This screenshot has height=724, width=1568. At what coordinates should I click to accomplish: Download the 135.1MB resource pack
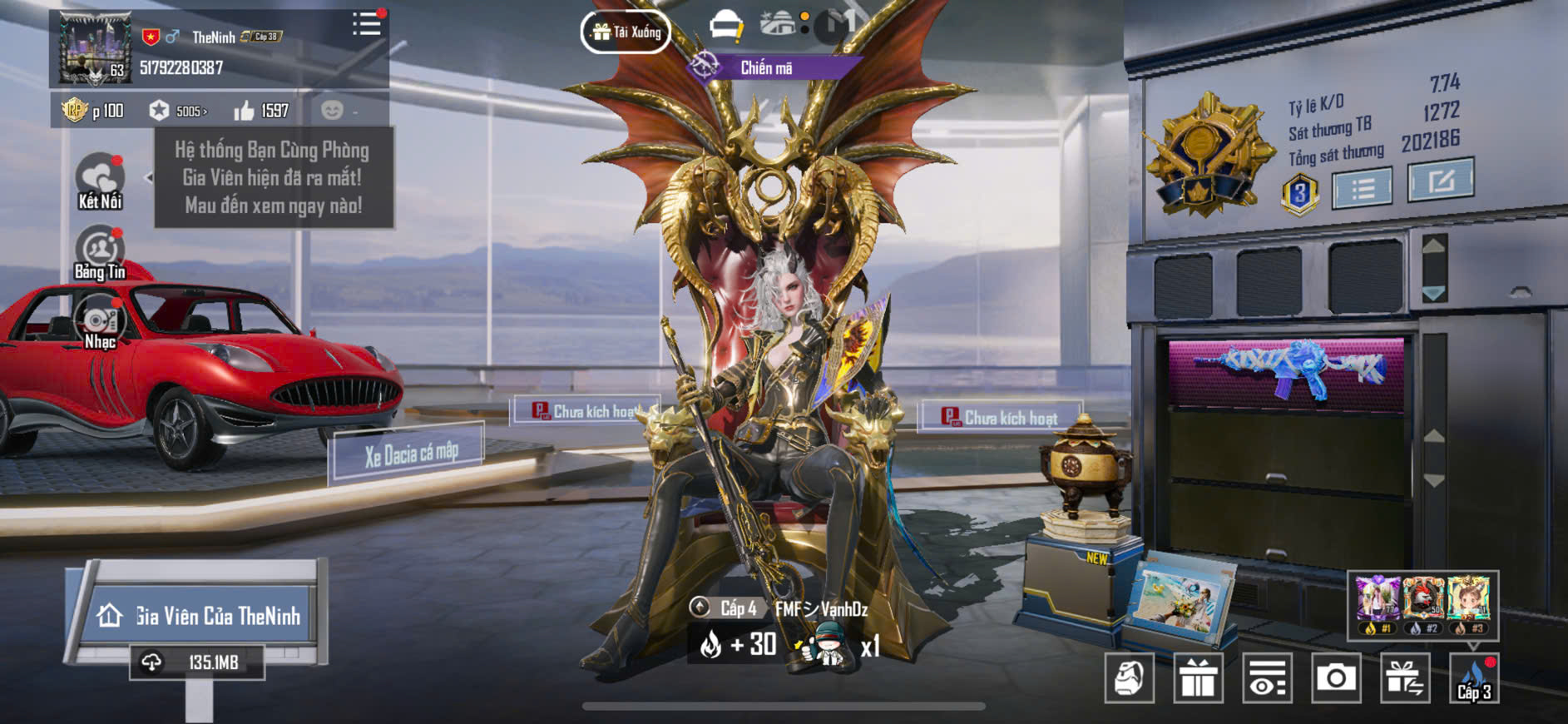[x=197, y=662]
